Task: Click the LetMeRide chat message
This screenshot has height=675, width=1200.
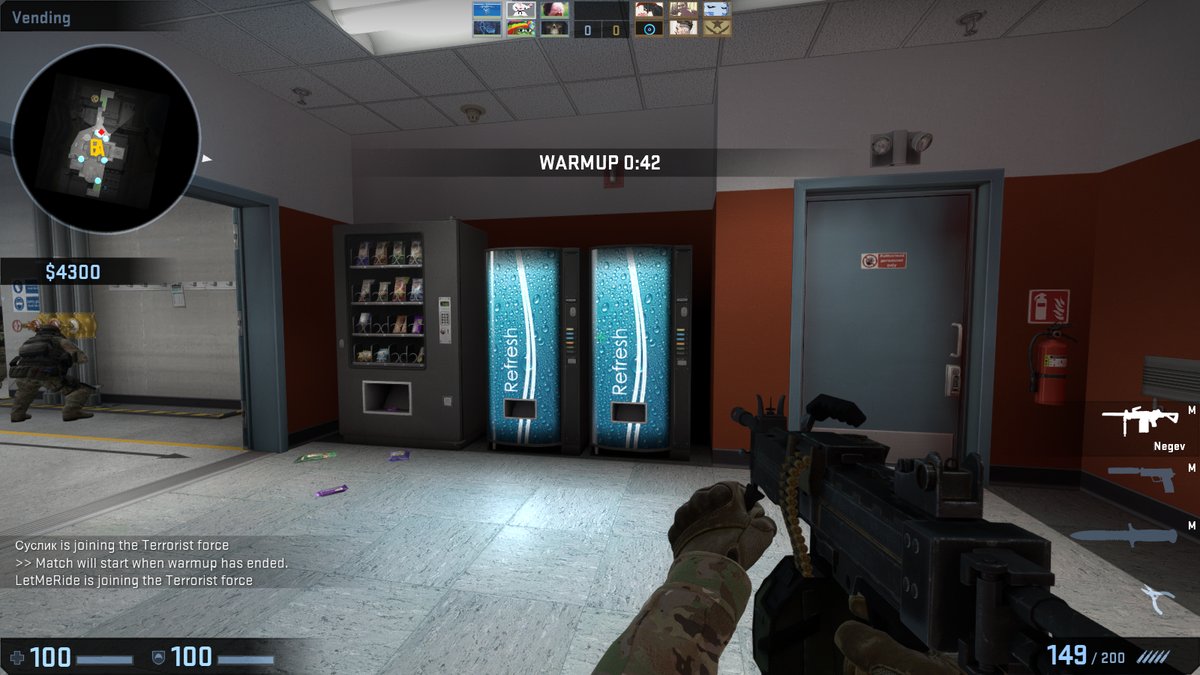Action: [x=134, y=580]
